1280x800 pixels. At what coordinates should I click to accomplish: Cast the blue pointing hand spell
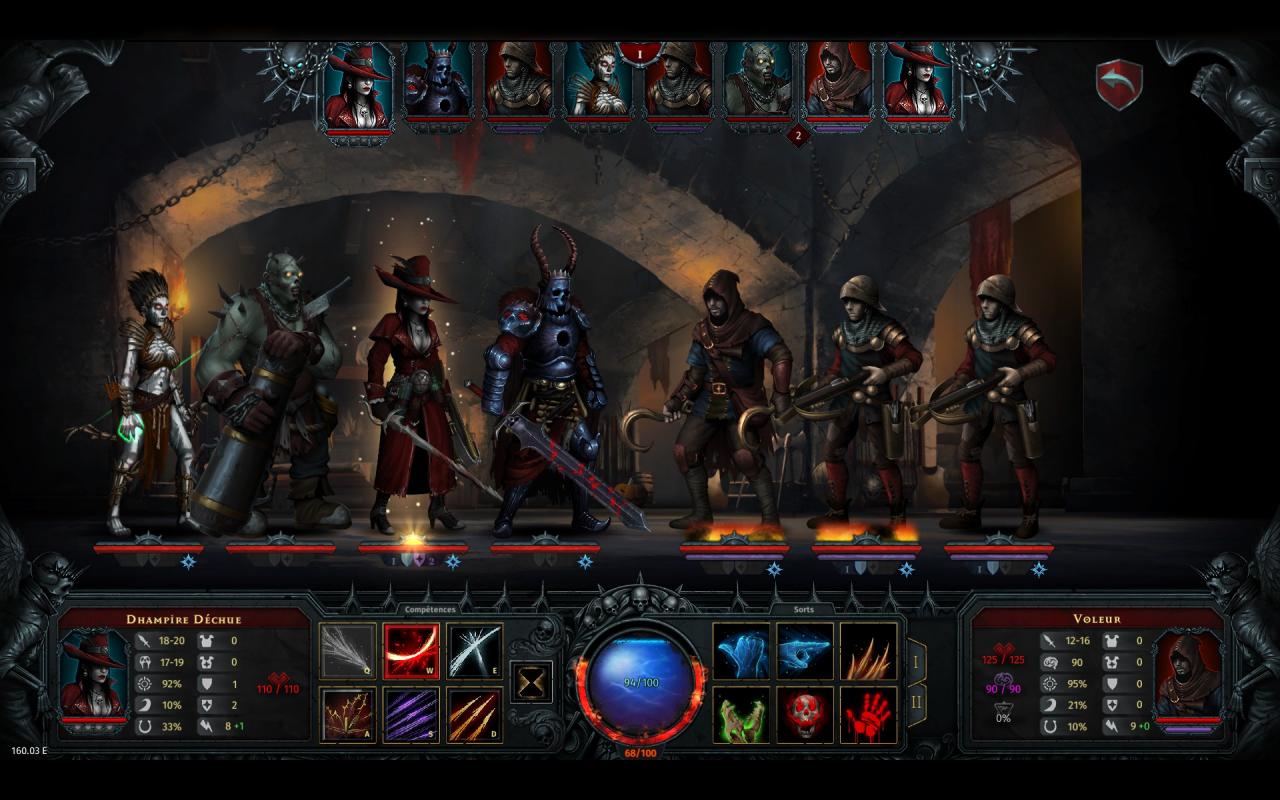pos(805,651)
